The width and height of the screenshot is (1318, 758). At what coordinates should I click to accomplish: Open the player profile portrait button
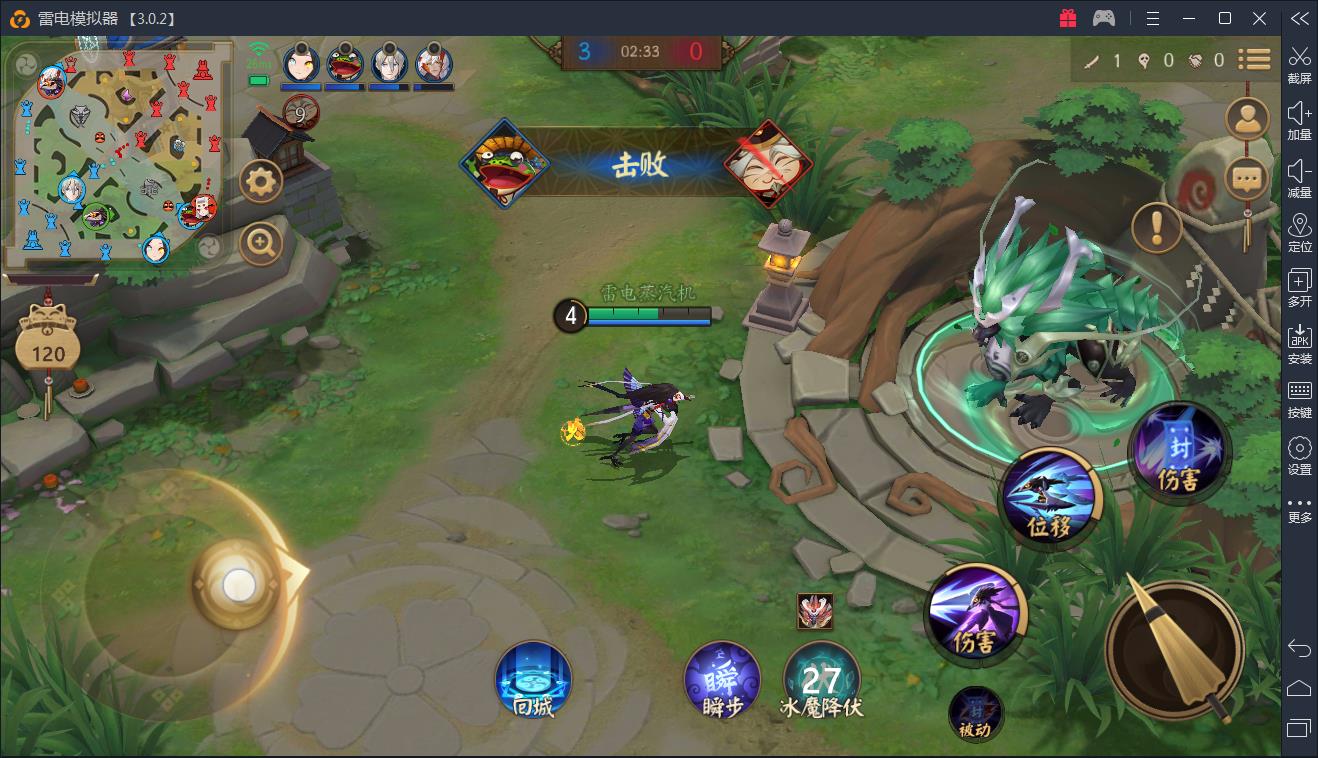point(1246,120)
